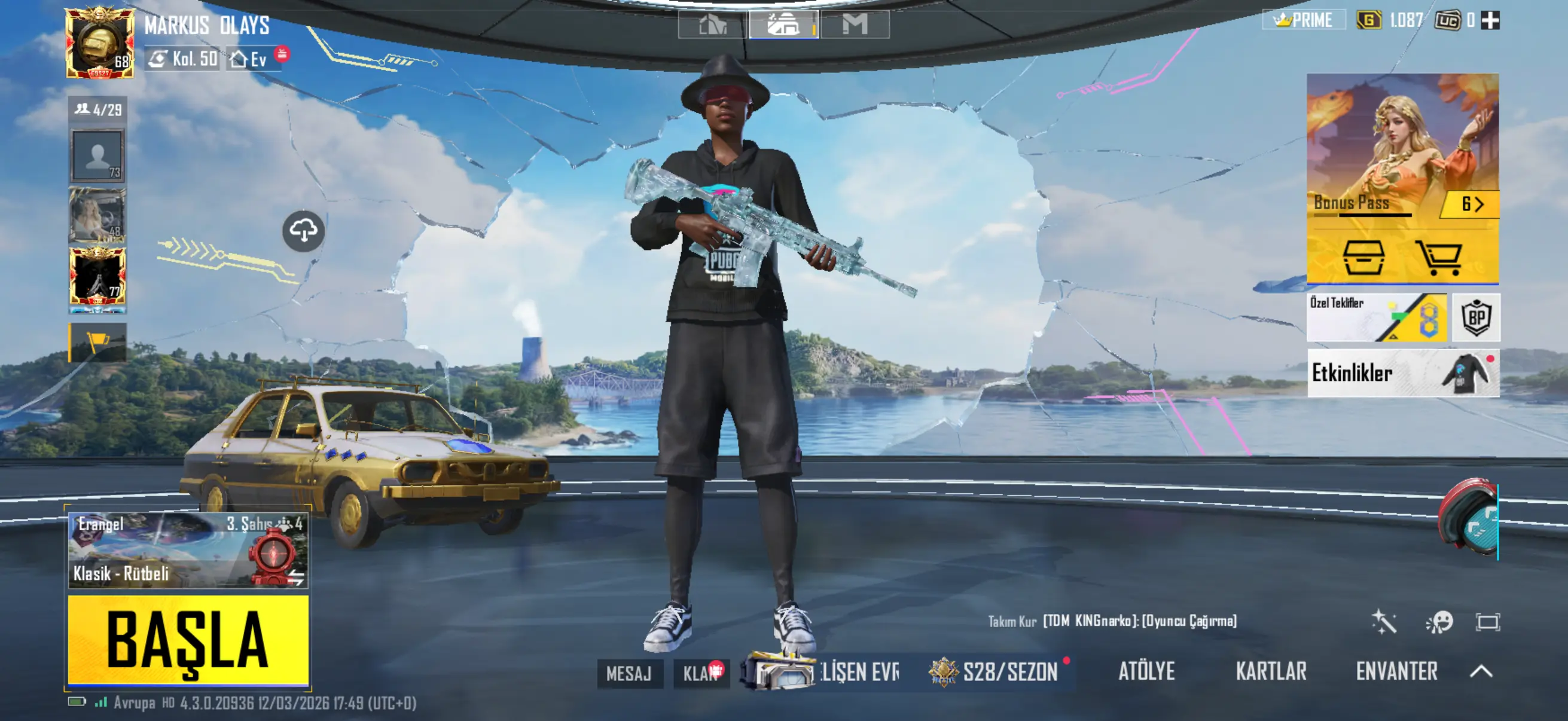
Task: Open the Özel Teklifler special offers
Action: (1376, 317)
